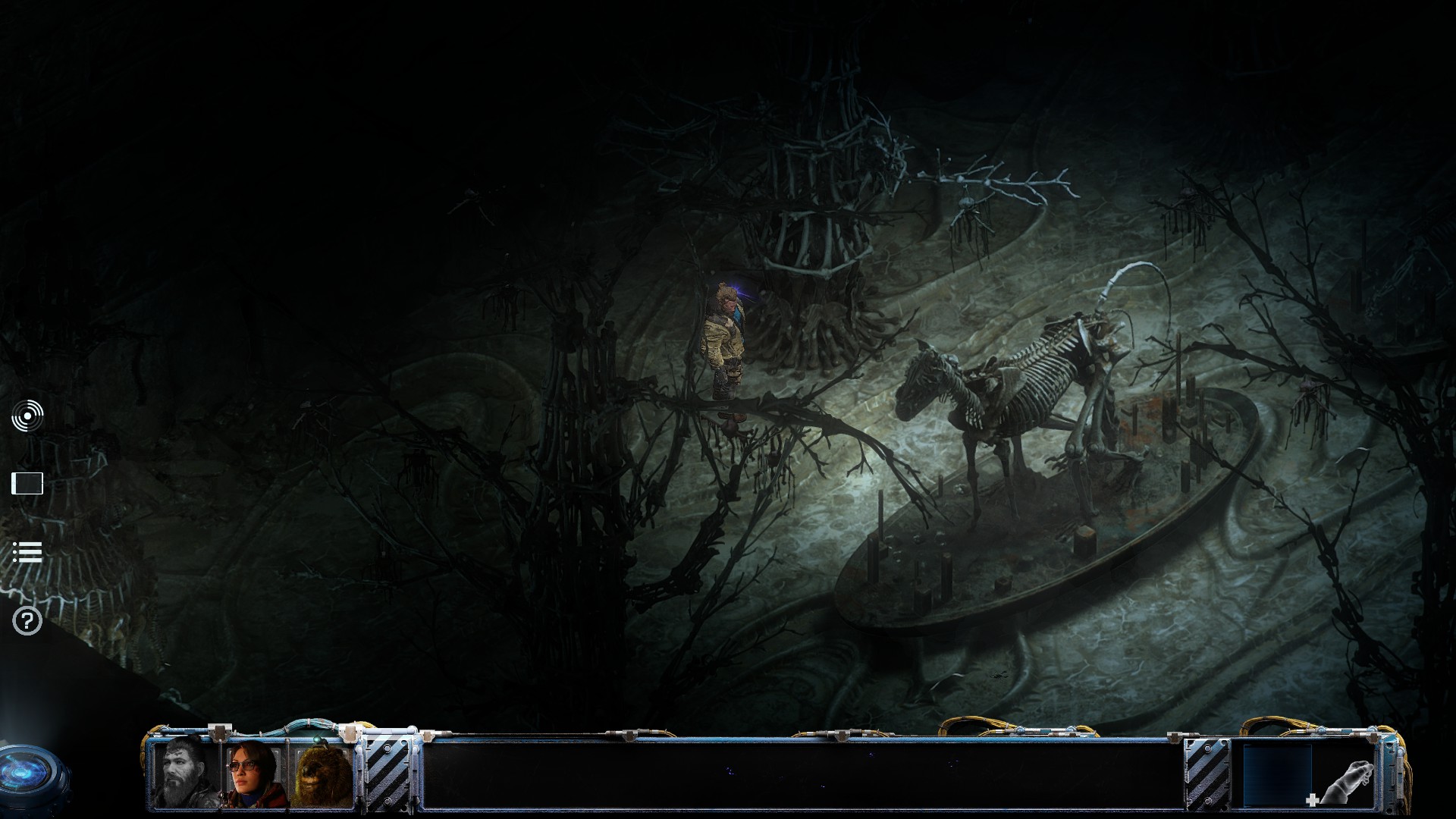Image resolution: width=1456 pixels, height=819 pixels.
Task: Click the concentric circles scanner icon
Action: [x=27, y=416]
